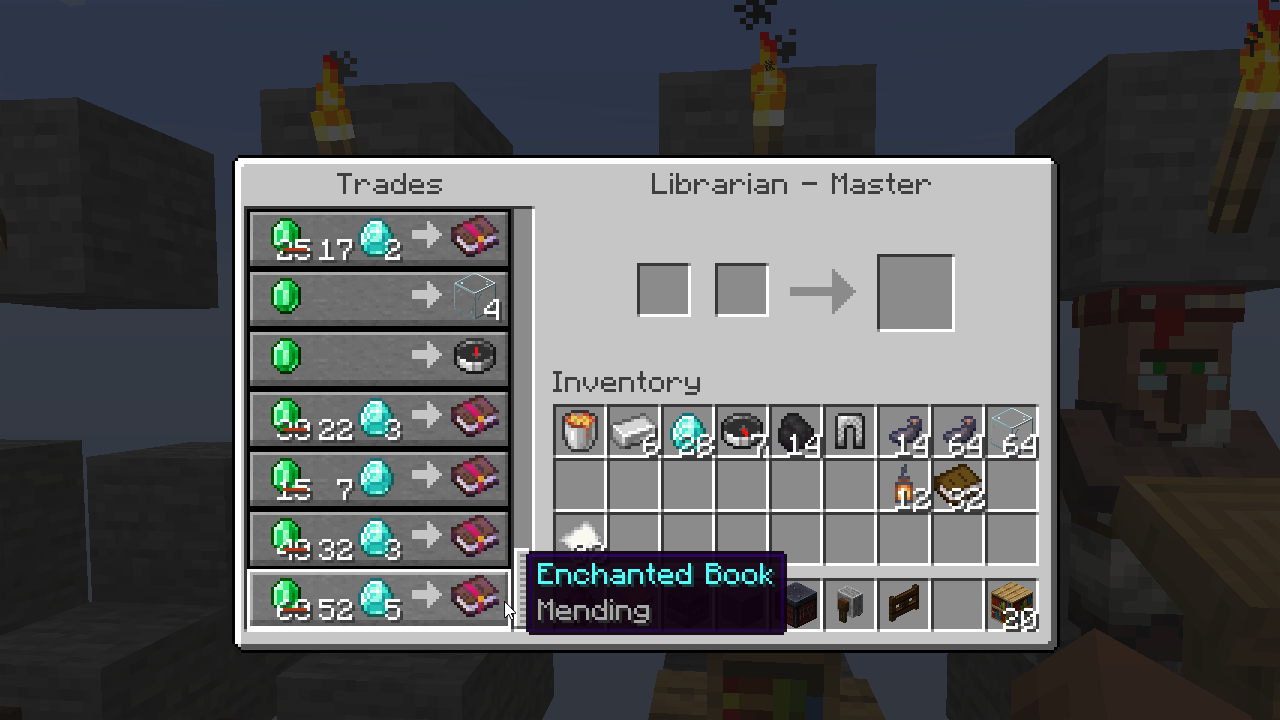Pick up the grindstone from hotbar

tap(850, 606)
